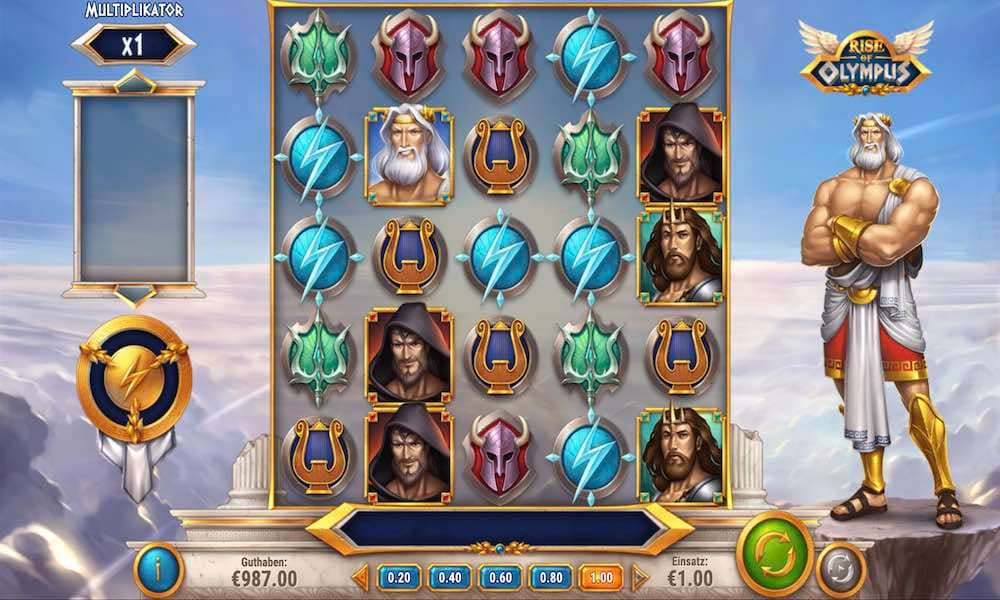Spin the reels with the green button
This screenshot has height=600, width=1000.
[x=775, y=553]
